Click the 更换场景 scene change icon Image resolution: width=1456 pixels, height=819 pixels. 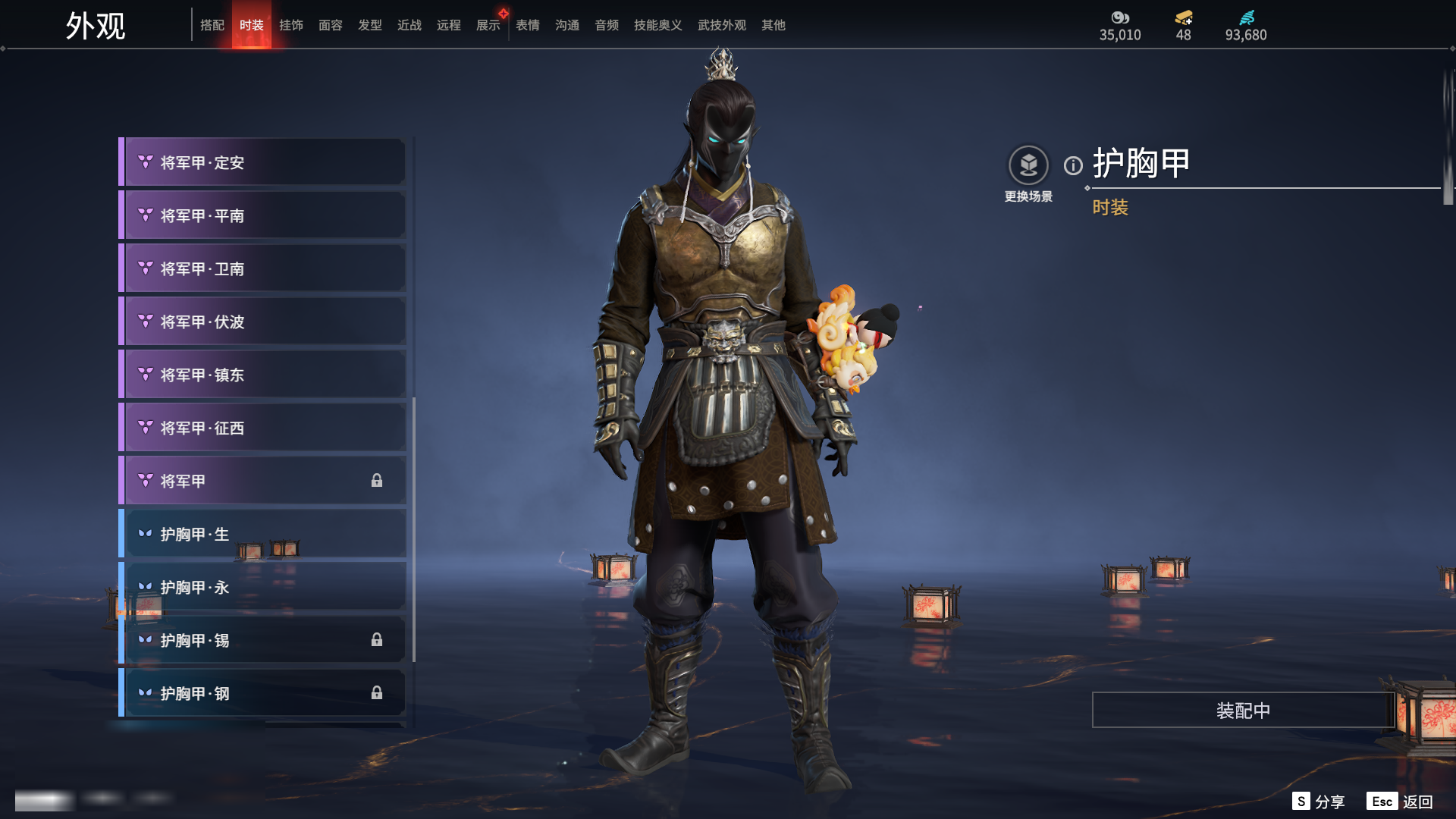pyautogui.click(x=1028, y=165)
